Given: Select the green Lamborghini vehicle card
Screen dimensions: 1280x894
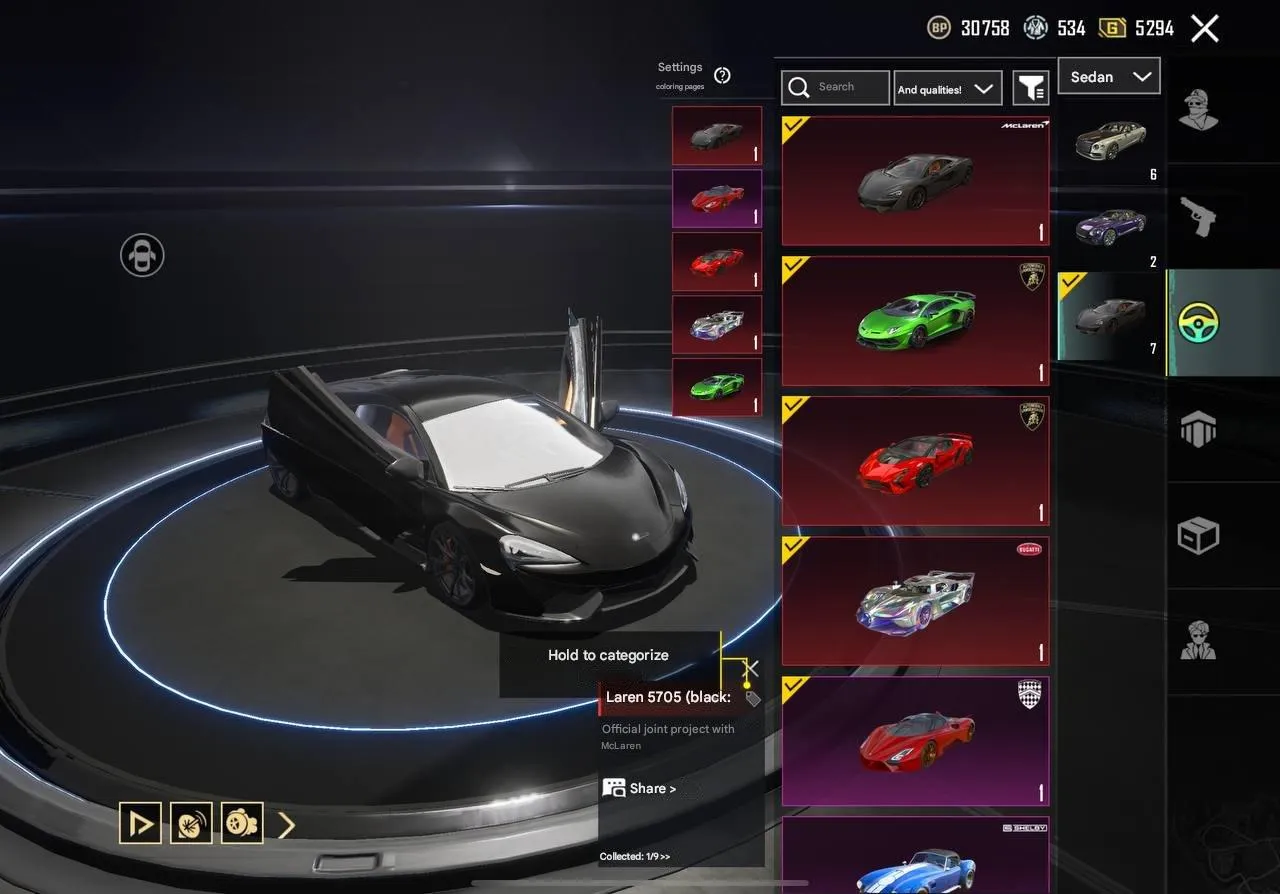Looking at the screenshot, I should pos(914,320).
